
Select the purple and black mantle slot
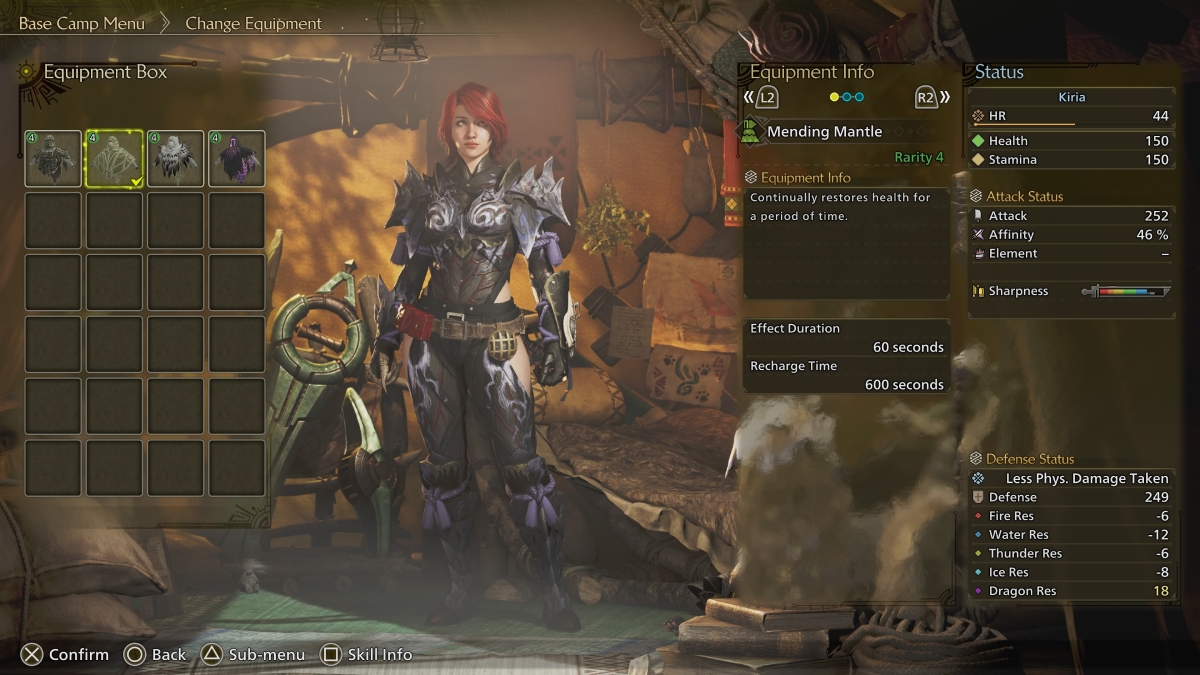tap(237, 159)
